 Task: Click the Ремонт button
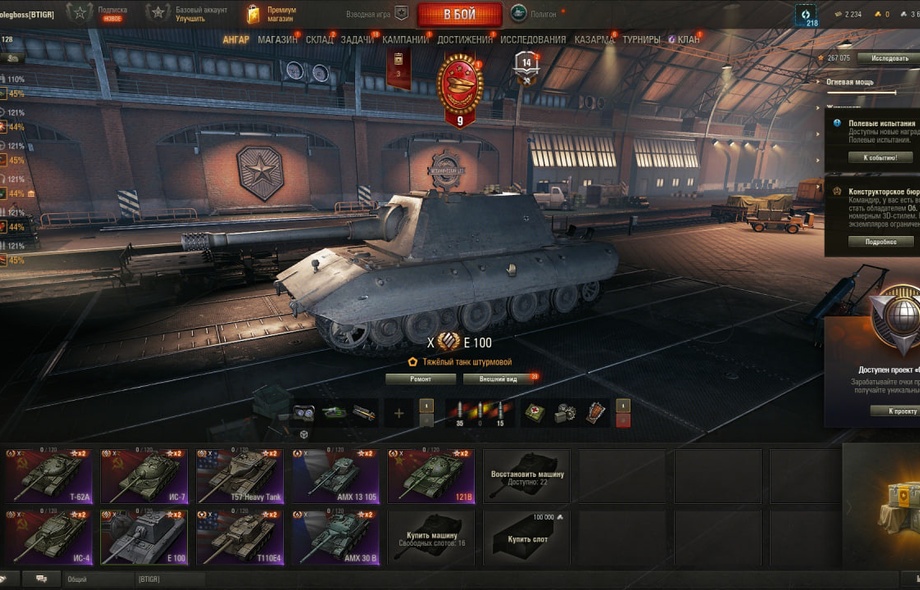coord(420,380)
